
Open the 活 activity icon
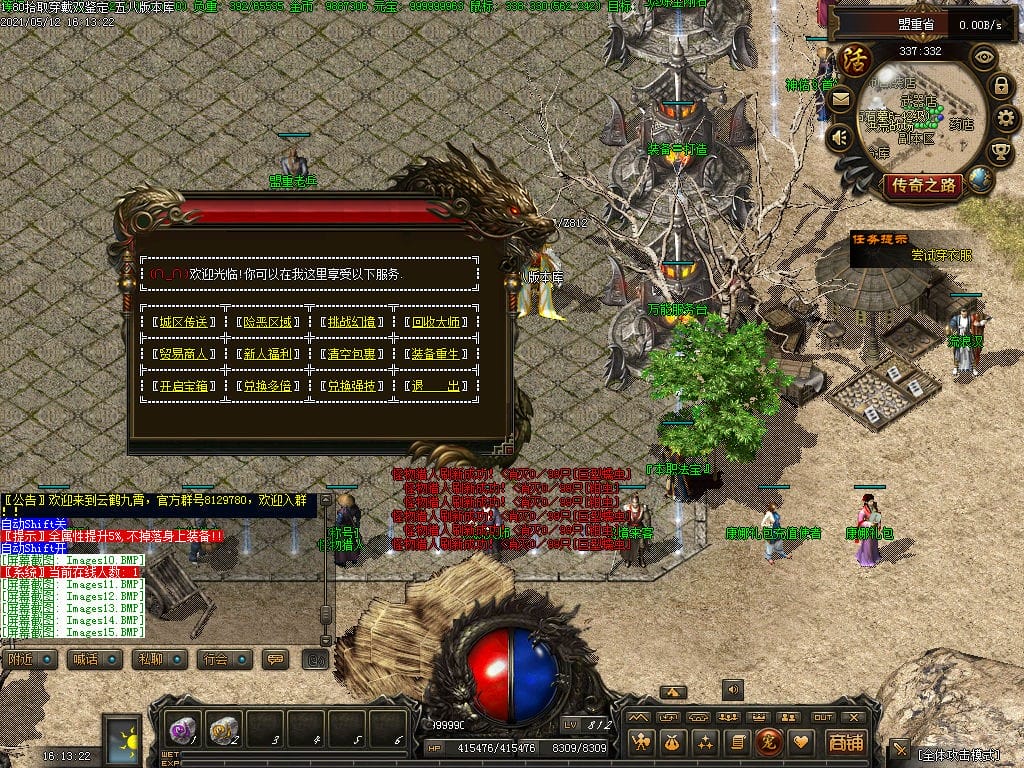click(x=855, y=60)
